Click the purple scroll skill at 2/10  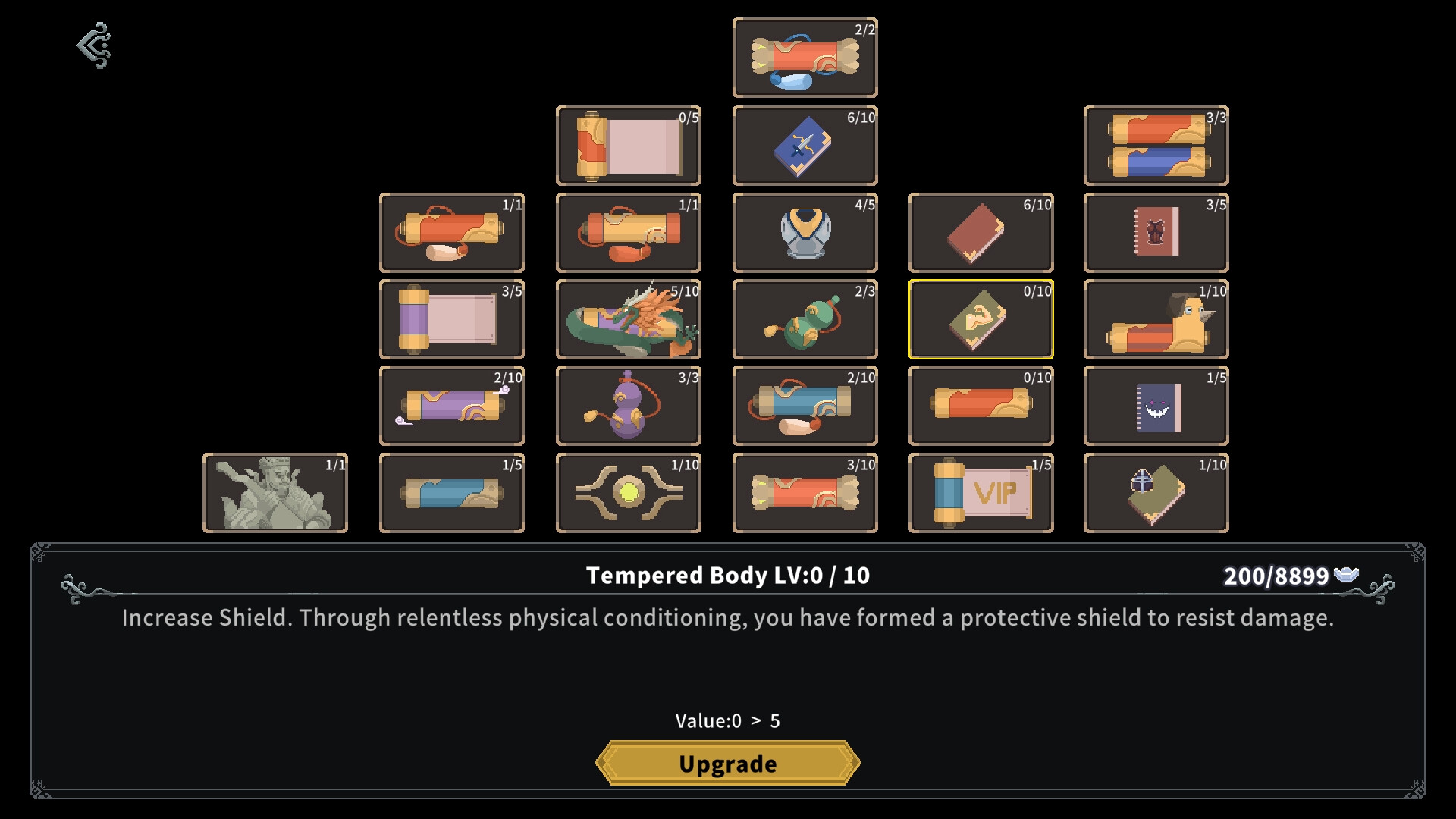click(452, 406)
